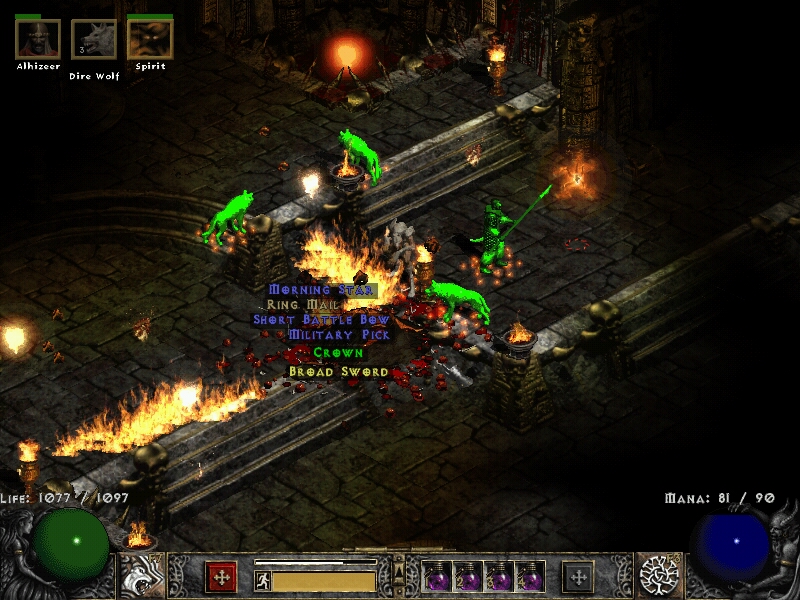800x600 pixels.
Task: Click the Dire Wolf summon portrait
Action: point(94,40)
